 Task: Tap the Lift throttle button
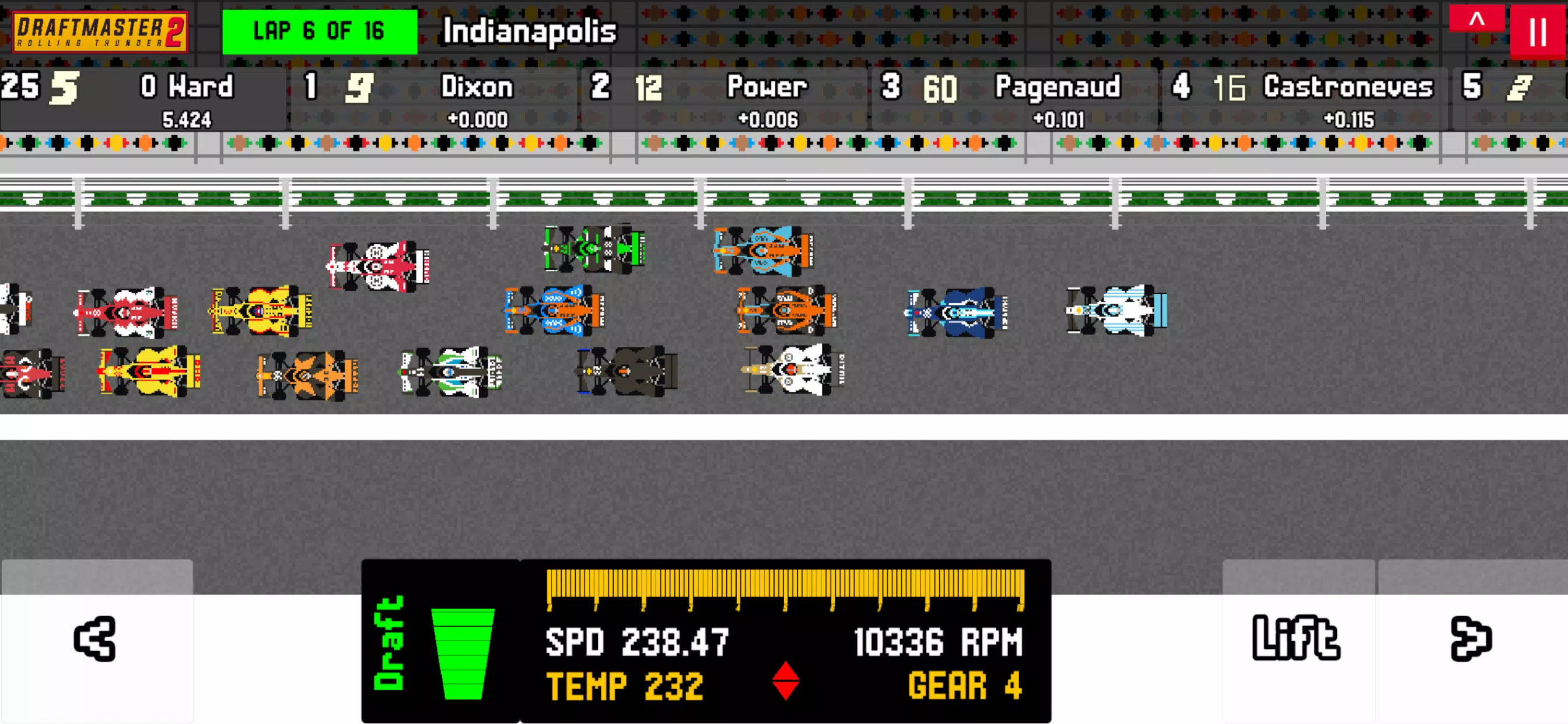click(1297, 639)
